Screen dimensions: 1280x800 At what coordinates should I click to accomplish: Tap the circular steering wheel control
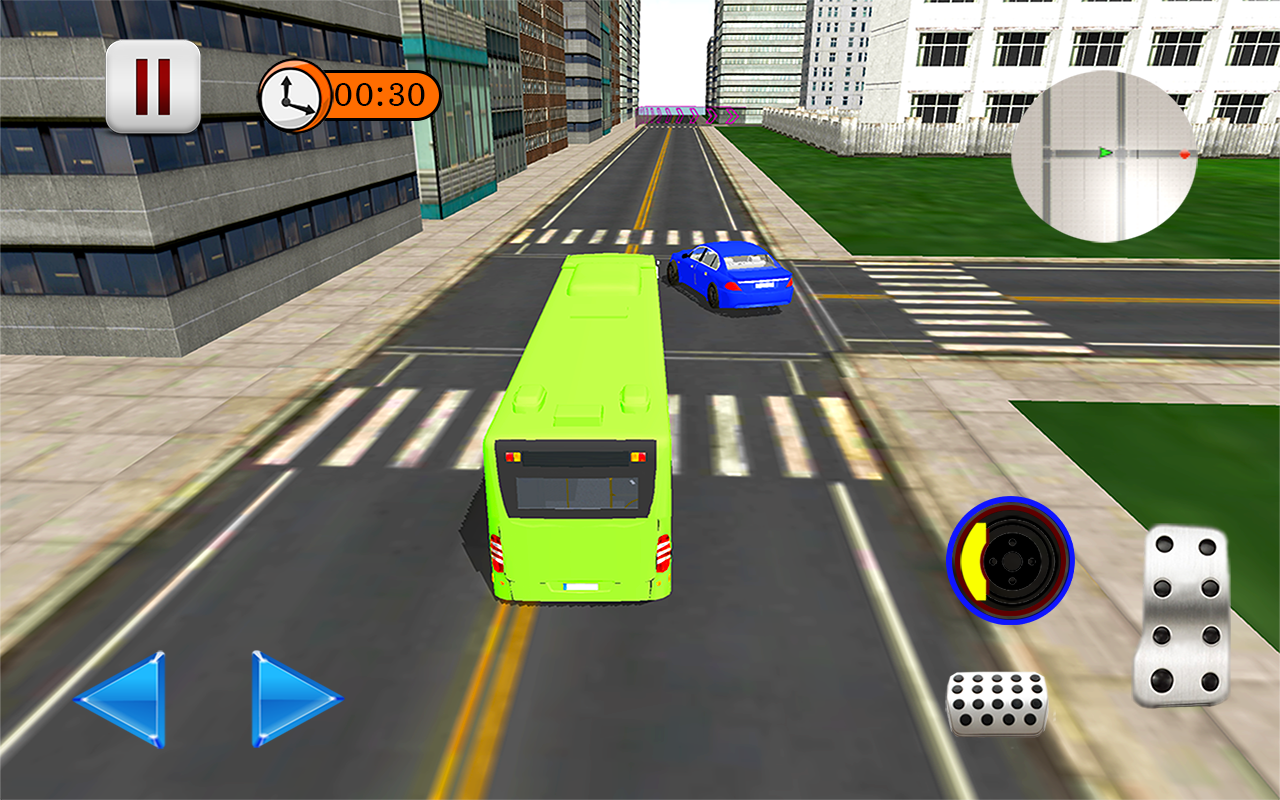[x=1011, y=561]
